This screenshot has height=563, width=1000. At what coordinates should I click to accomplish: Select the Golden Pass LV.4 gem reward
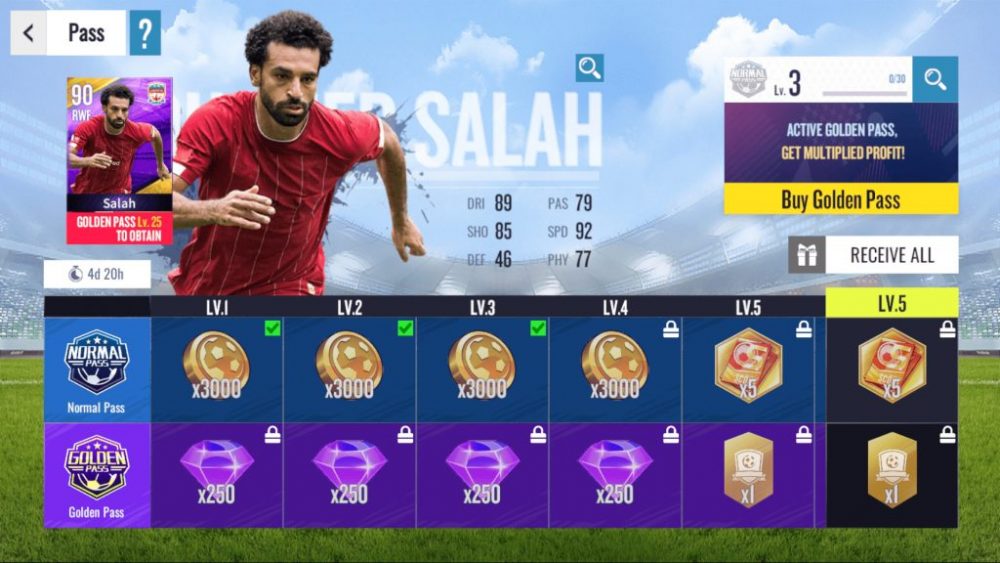click(615, 474)
